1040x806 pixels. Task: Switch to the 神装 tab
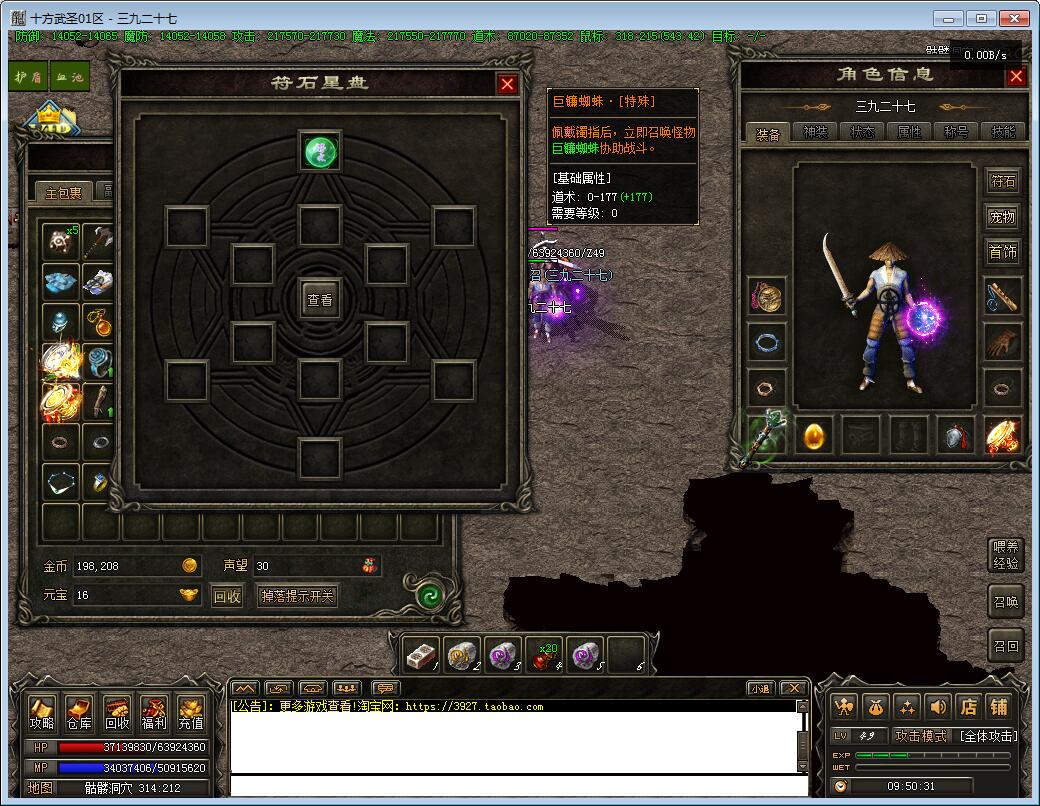pyautogui.click(x=816, y=133)
